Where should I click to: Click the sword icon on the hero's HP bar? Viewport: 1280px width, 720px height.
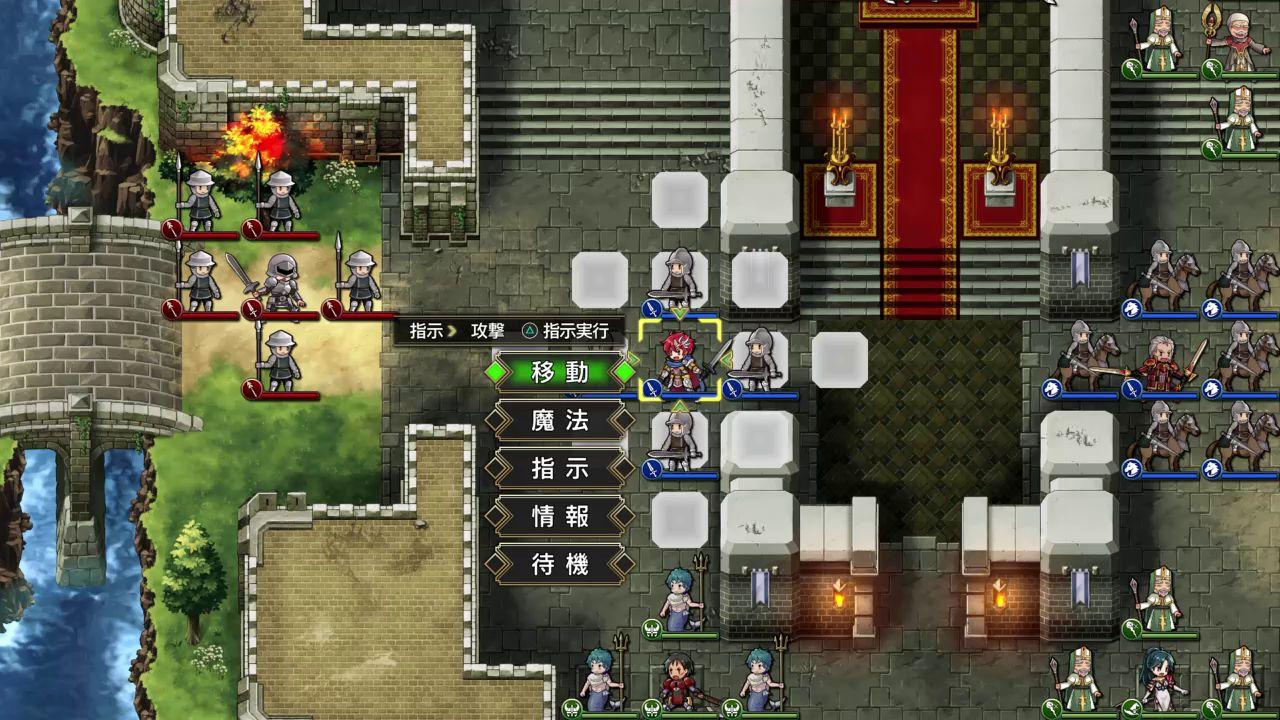click(x=651, y=390)
